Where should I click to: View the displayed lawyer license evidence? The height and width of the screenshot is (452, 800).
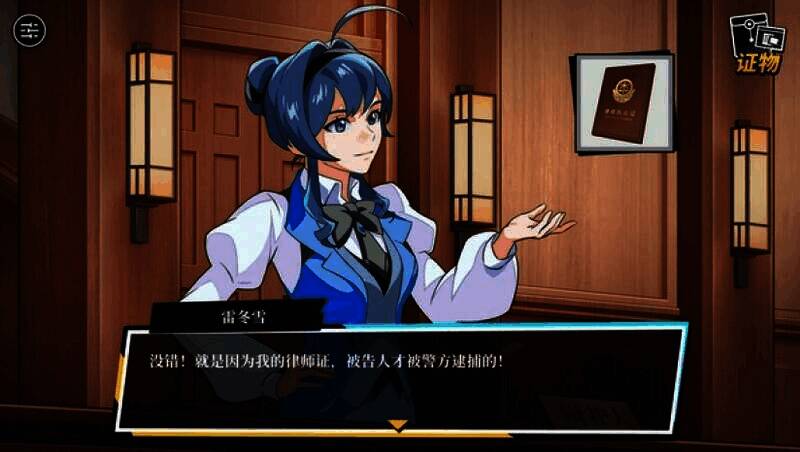click(x=622, y=102)
